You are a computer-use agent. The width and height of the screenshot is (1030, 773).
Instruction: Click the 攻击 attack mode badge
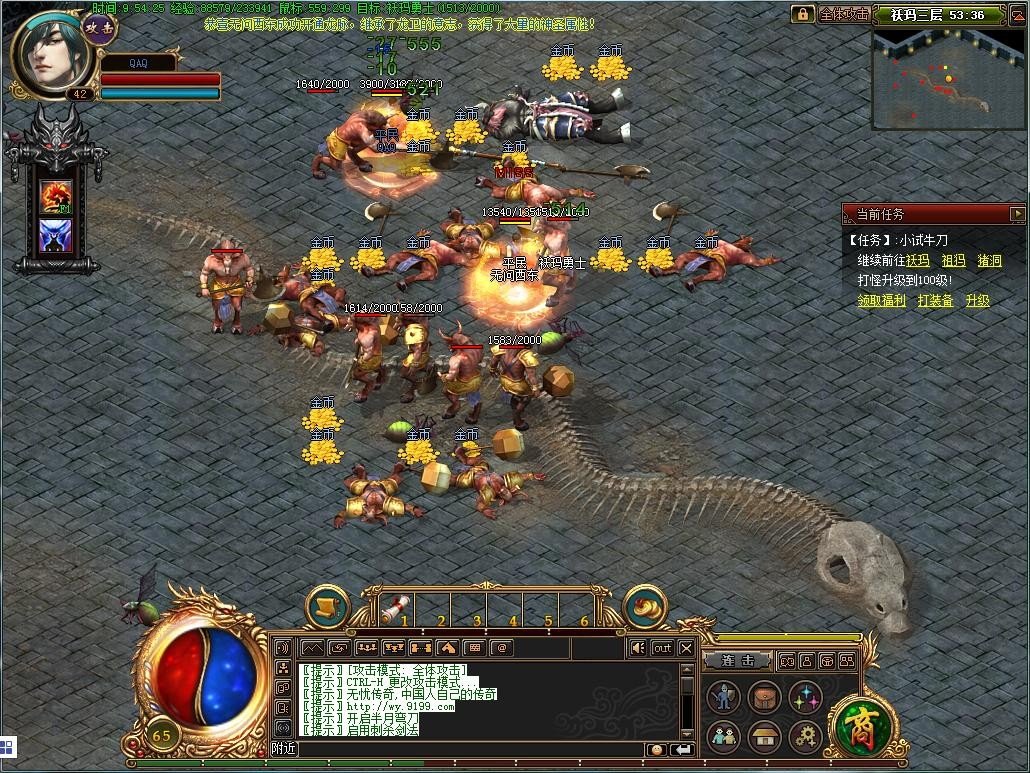[x=101, y=28]
